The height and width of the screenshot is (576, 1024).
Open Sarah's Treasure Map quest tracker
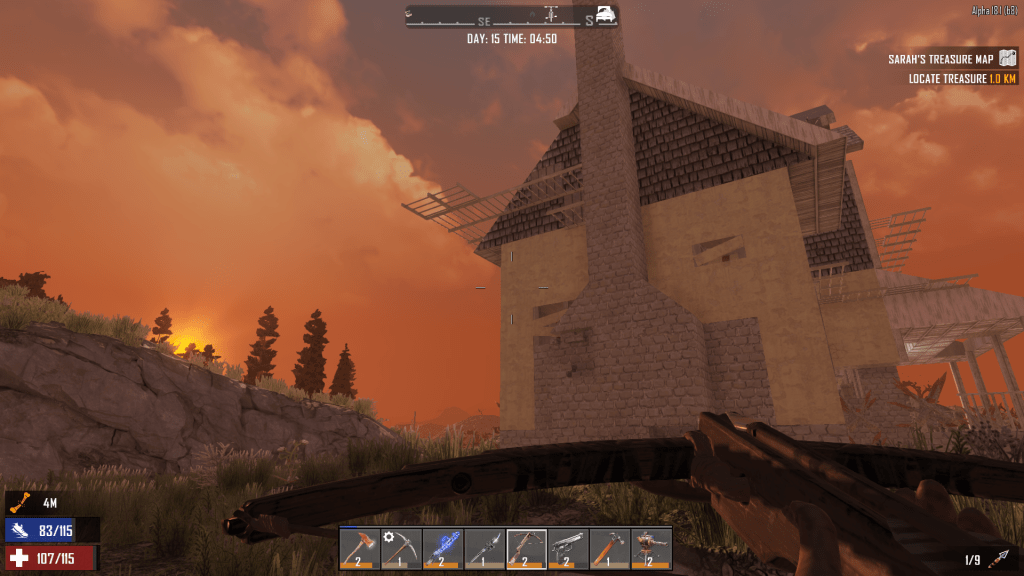938,60
